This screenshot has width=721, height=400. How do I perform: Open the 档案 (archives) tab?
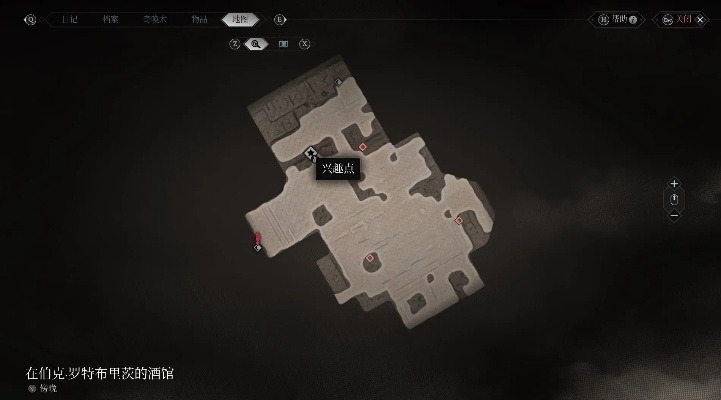pyautogui.click(x=110, y=19)
